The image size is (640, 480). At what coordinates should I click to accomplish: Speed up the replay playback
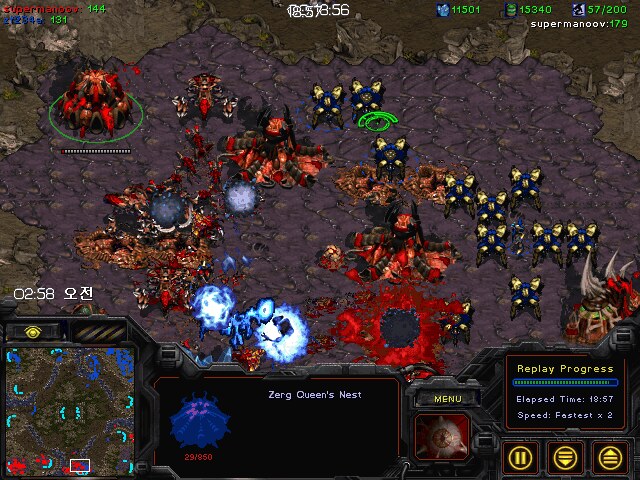[610, 459]
